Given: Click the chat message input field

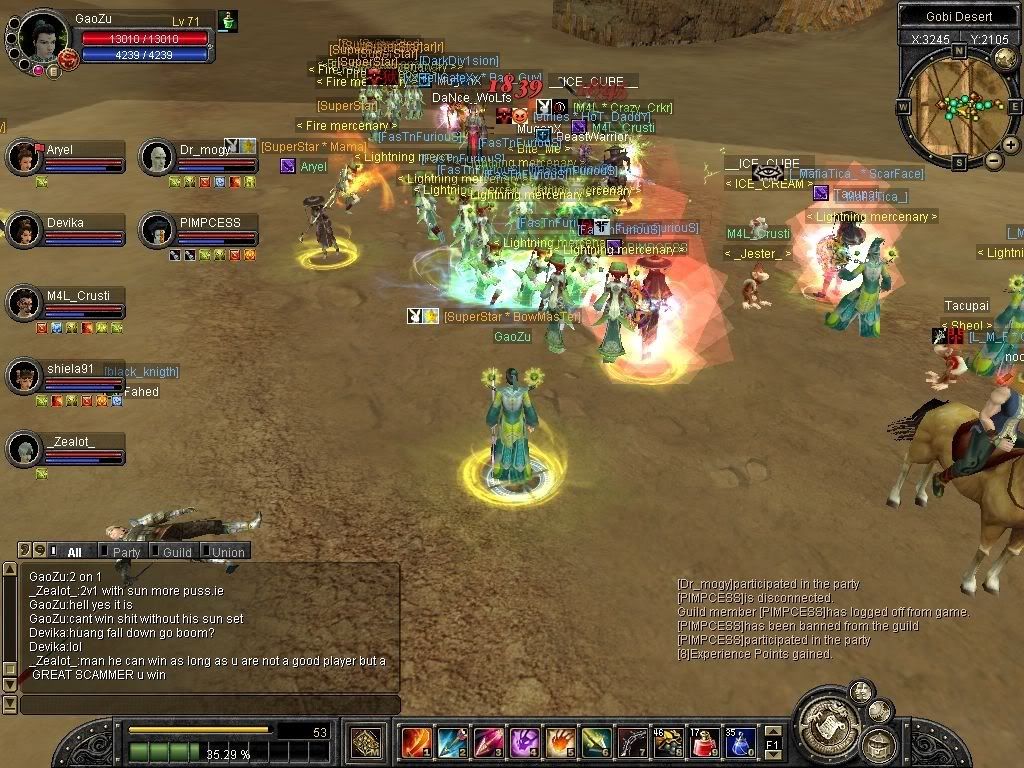Looking at the screenshot, I should (210, 705).
